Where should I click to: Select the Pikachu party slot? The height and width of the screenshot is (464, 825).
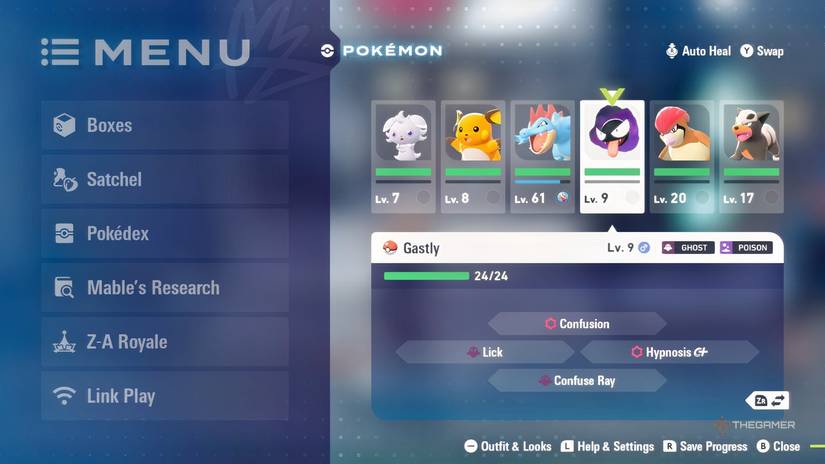click(473, 156)
